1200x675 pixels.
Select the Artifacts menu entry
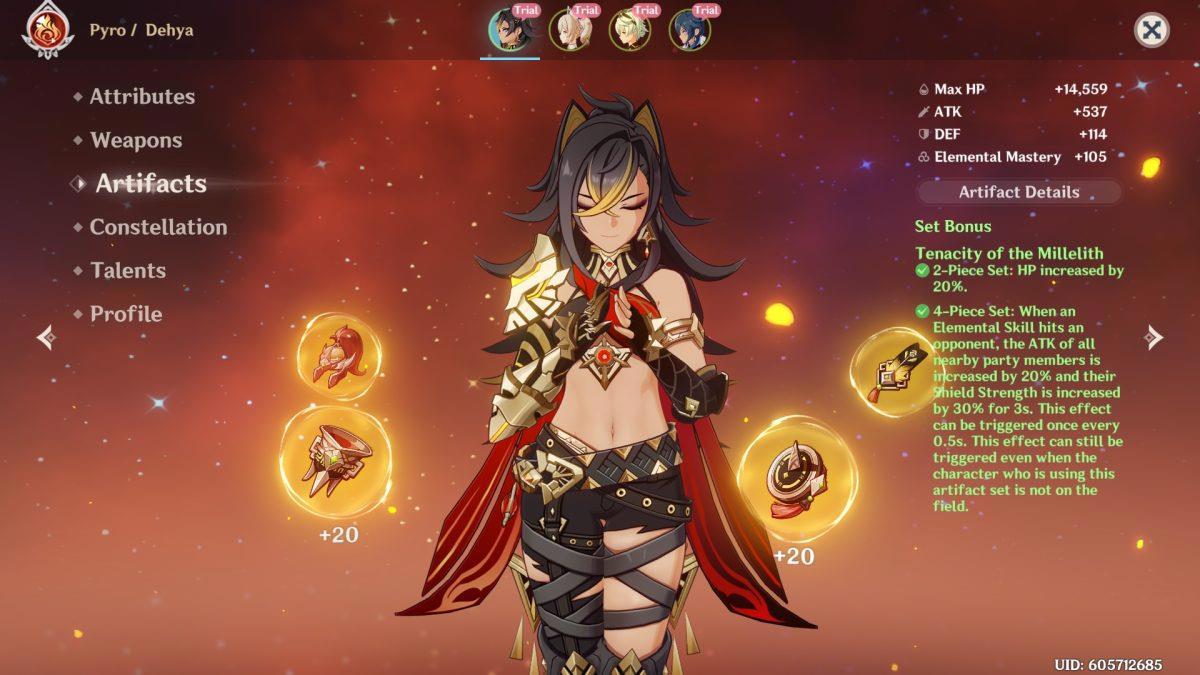(x=150, y=184)
